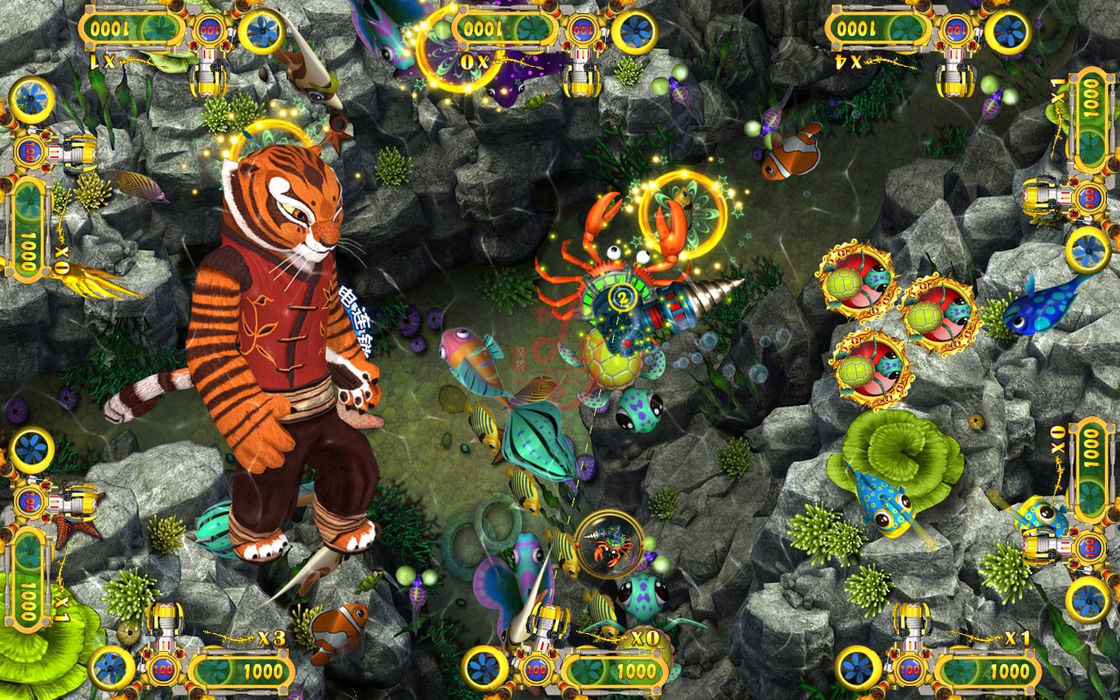Click the blue flower button beside the x4 cannon
The width and height of the screenshot is (1120, 700).
coord(1007,31)
